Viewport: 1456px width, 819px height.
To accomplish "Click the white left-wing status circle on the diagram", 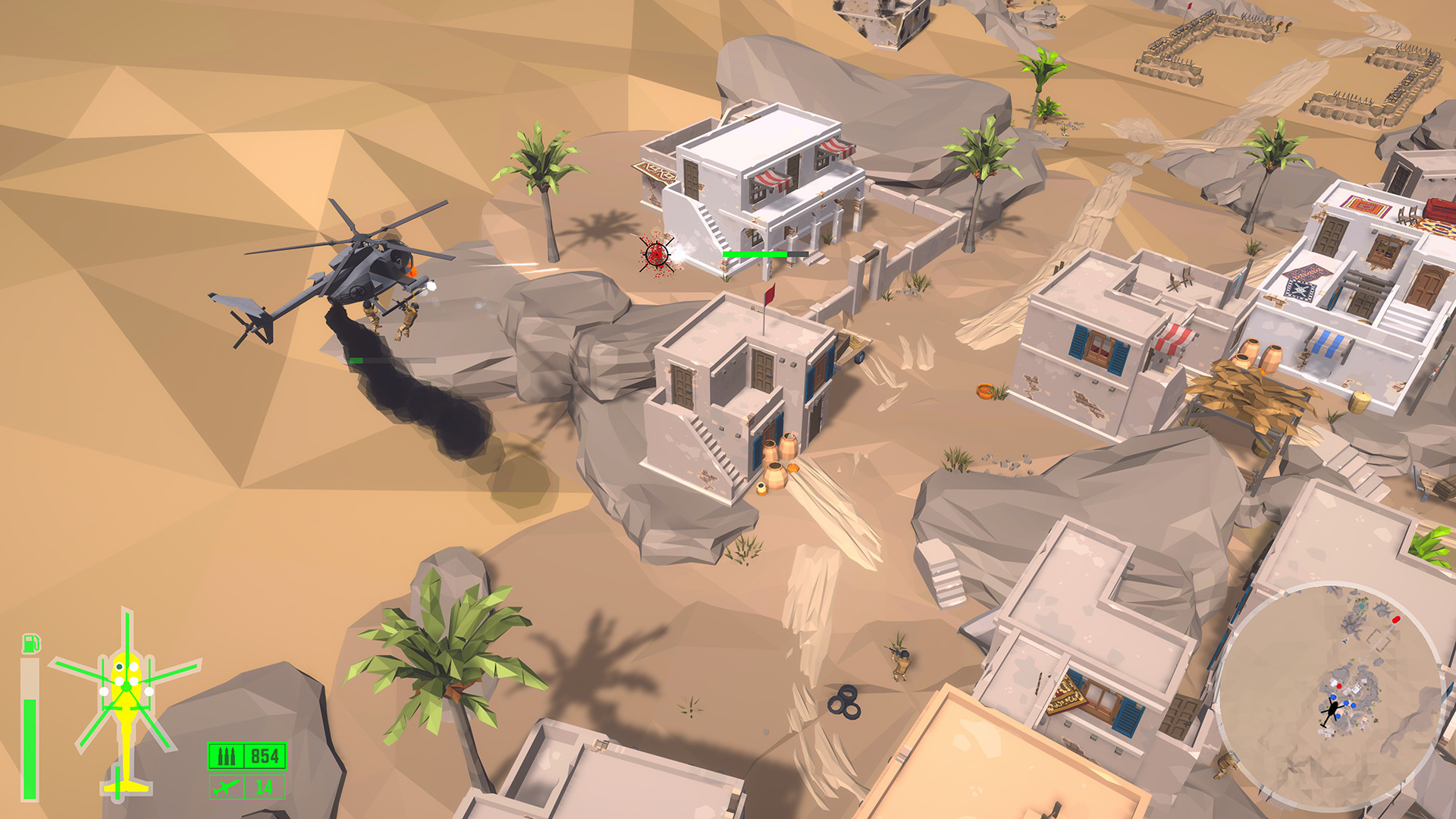I will [x=103, y=692].
